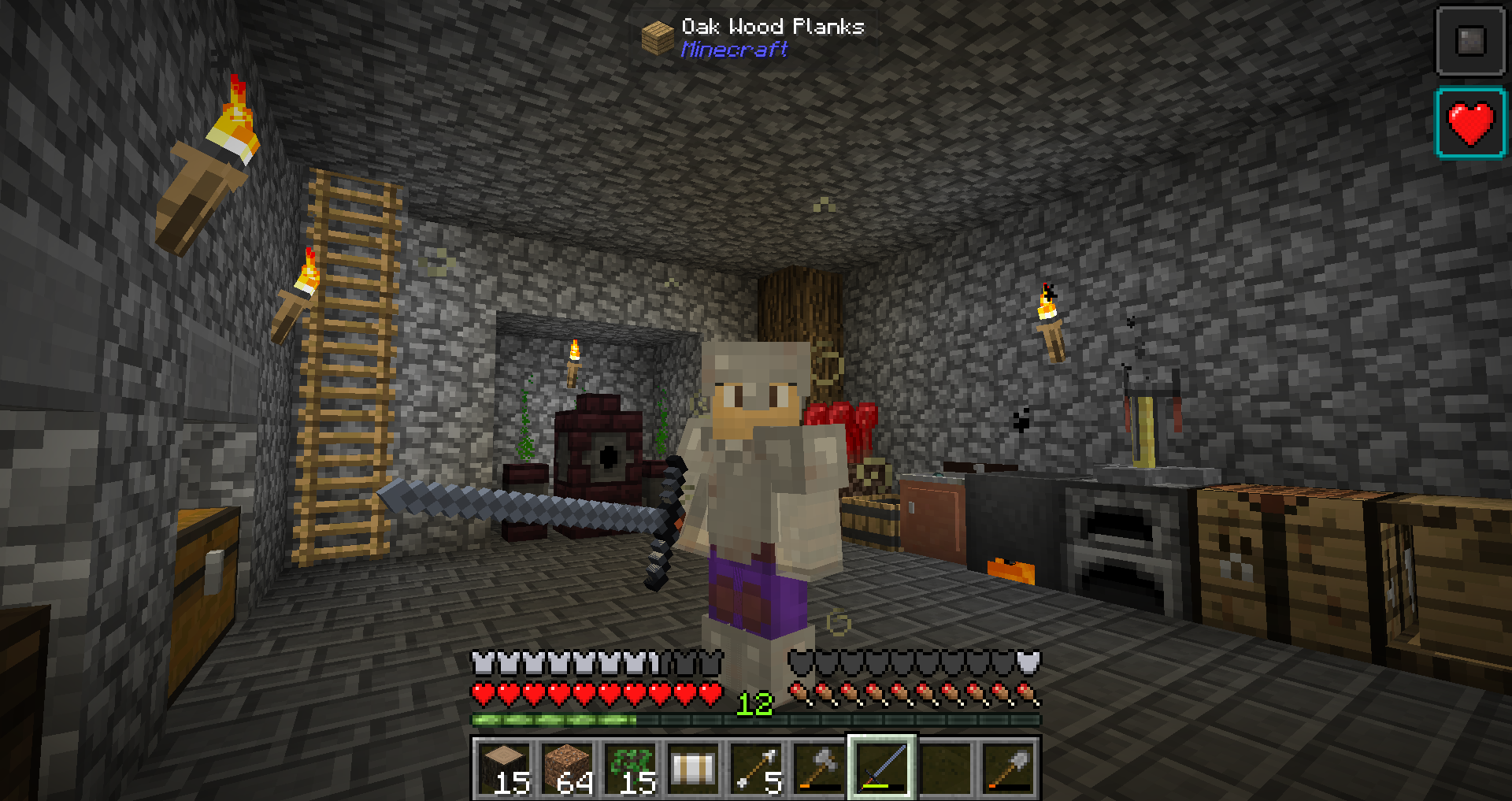The height and width of the screenshot is (801, 1512).
Task: Click the Oak Wood Planks tooltip text
Action: (x=770, y=26)
